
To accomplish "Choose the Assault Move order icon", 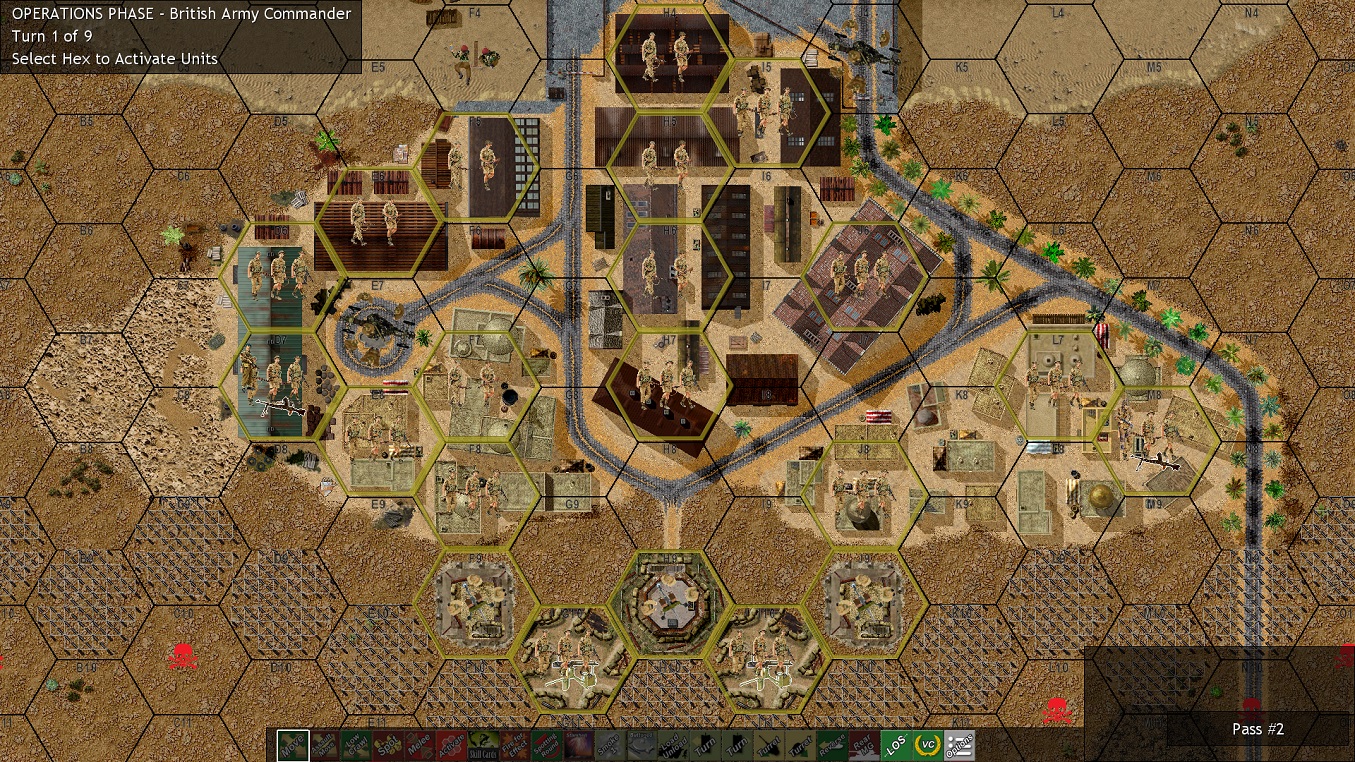I will click(x=325, y=745).
